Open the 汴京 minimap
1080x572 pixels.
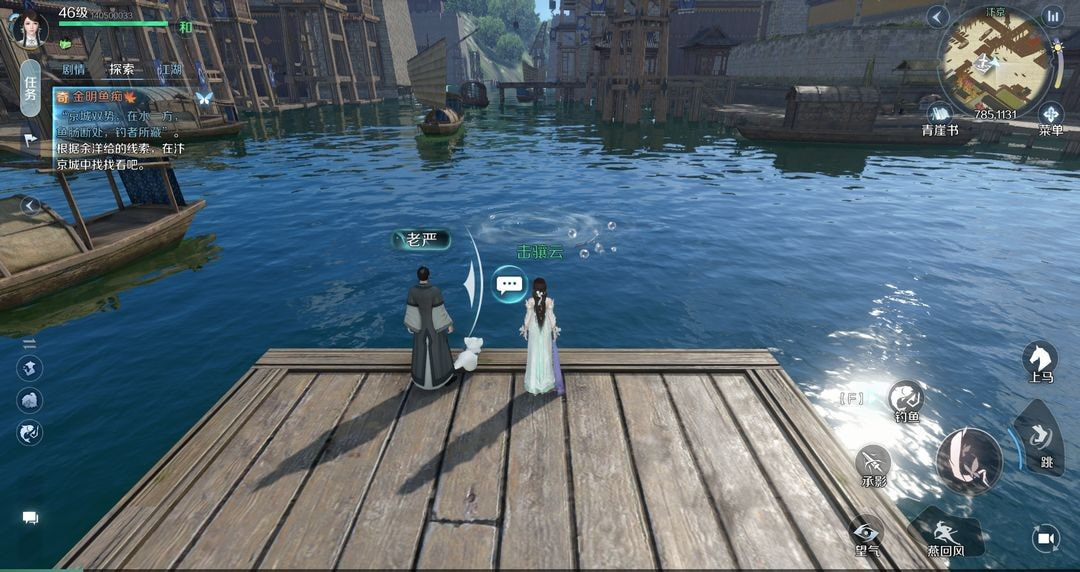tap(993, 62)
